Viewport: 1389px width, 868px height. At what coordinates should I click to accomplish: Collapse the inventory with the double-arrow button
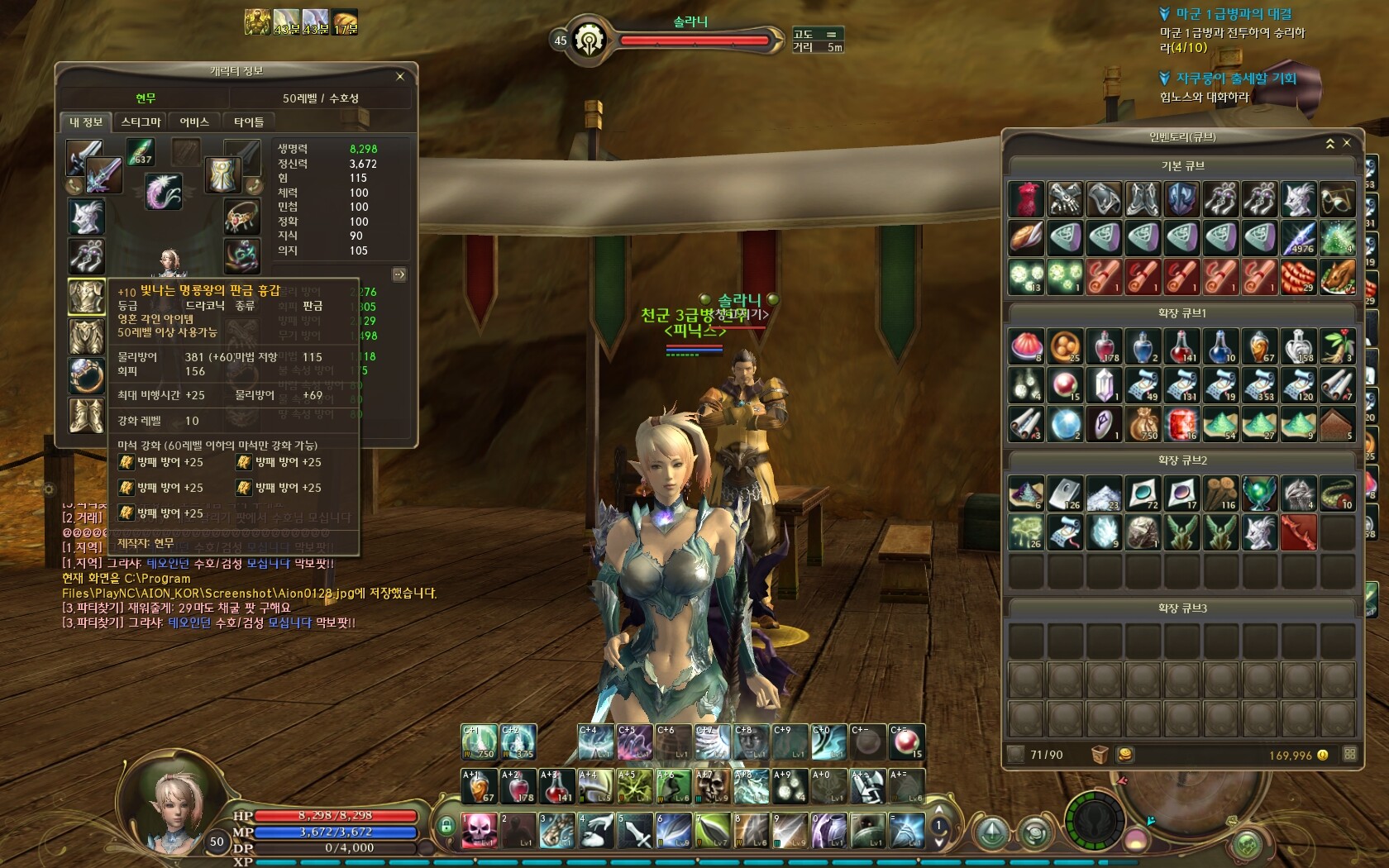coord(1330,144)
